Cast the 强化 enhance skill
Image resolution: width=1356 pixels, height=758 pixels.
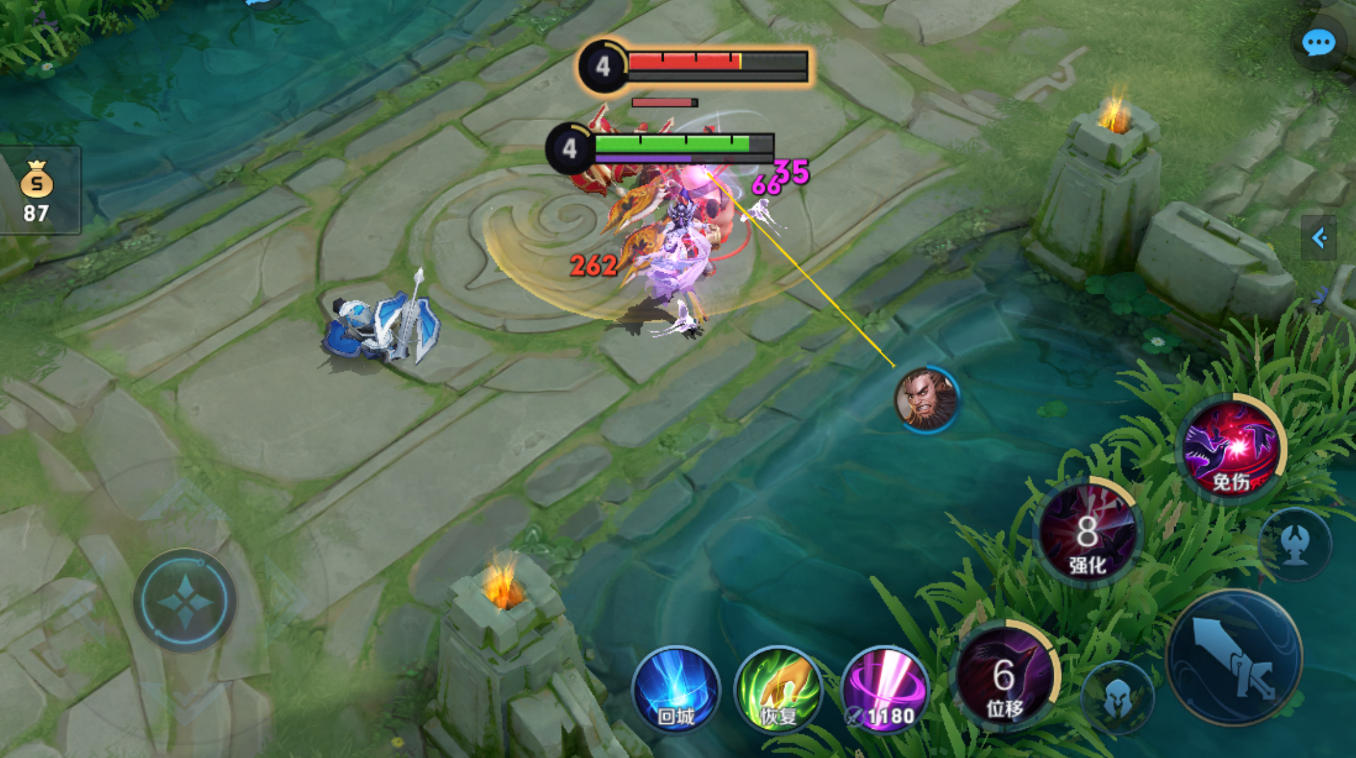pos(1087,533)
